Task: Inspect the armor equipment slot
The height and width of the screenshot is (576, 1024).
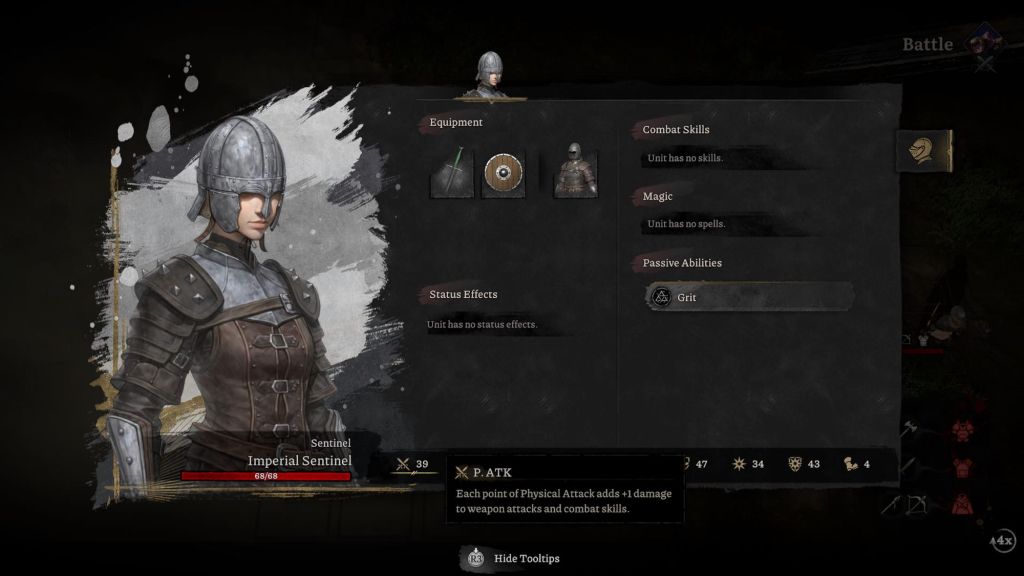Action: (x=575, y=174)
